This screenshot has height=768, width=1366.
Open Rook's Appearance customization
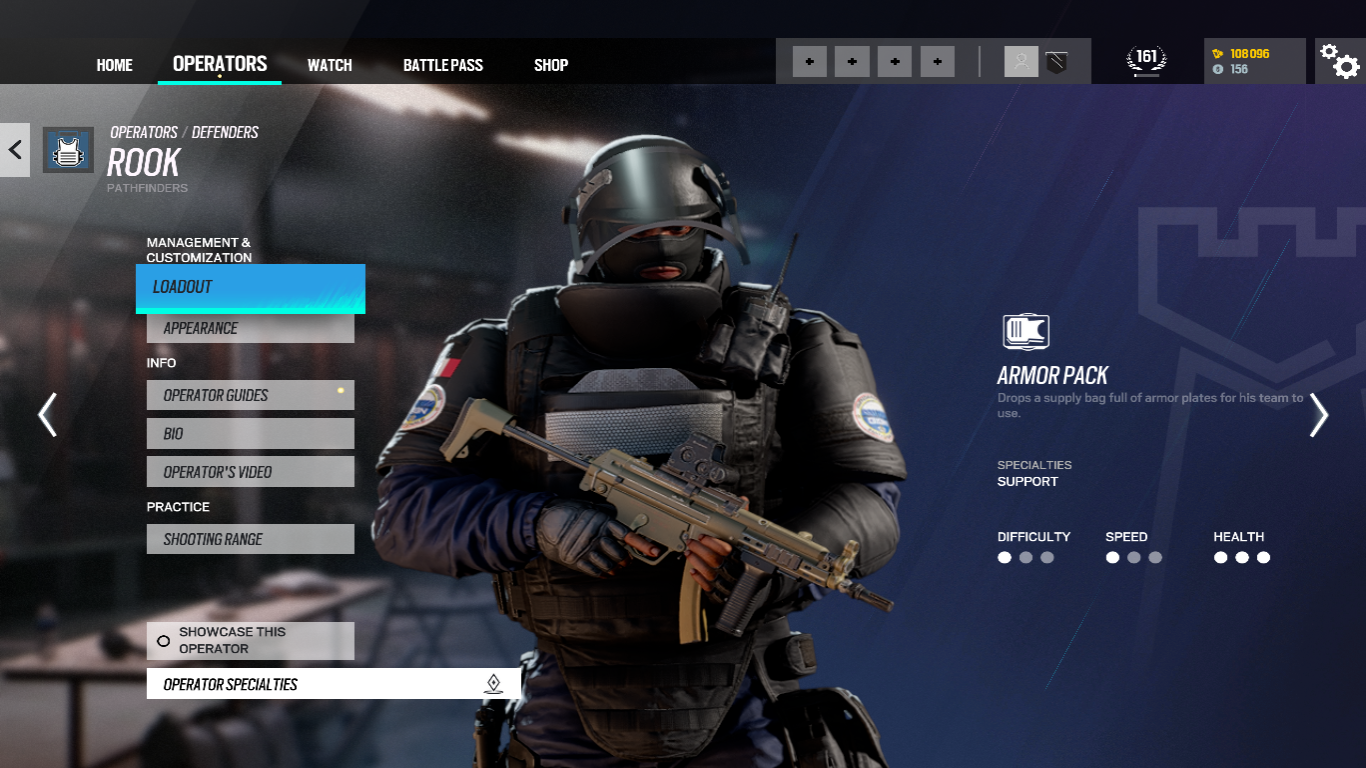[250, 327]
